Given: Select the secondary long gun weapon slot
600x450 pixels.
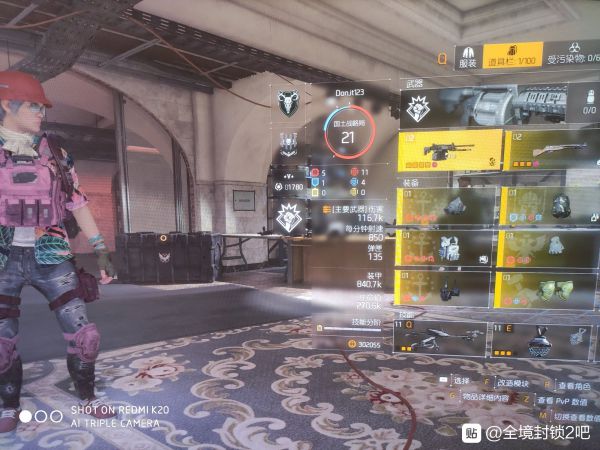Looking at the screenshot, I should 548,151.
